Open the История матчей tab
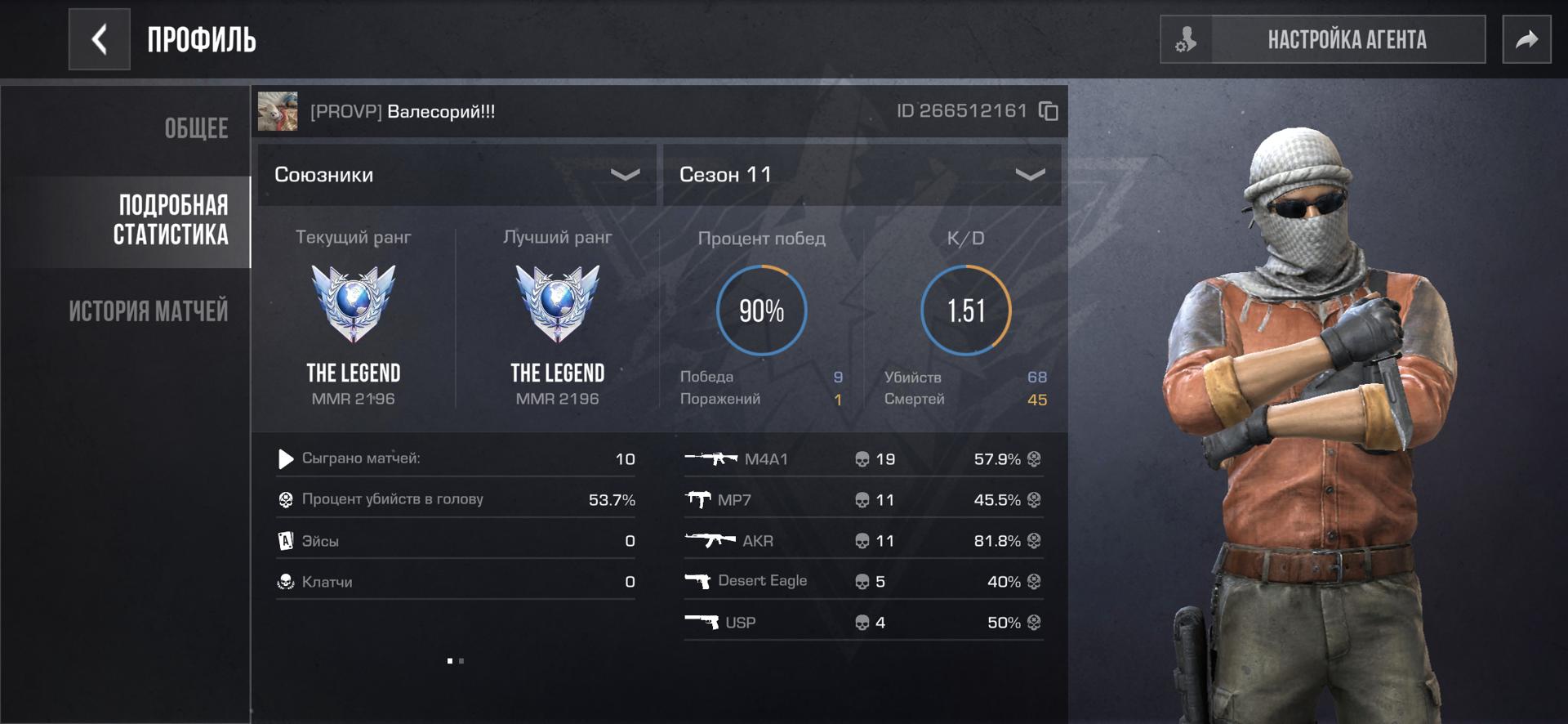 [148, 311]
